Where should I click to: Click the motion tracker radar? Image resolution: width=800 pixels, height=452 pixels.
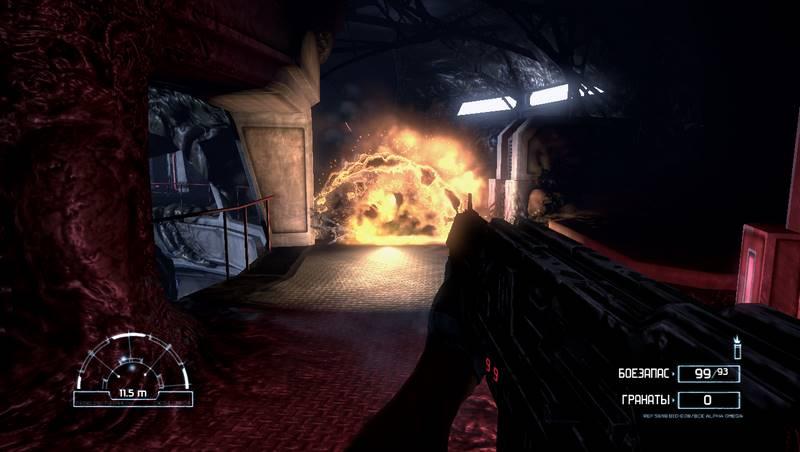(133, 371)
